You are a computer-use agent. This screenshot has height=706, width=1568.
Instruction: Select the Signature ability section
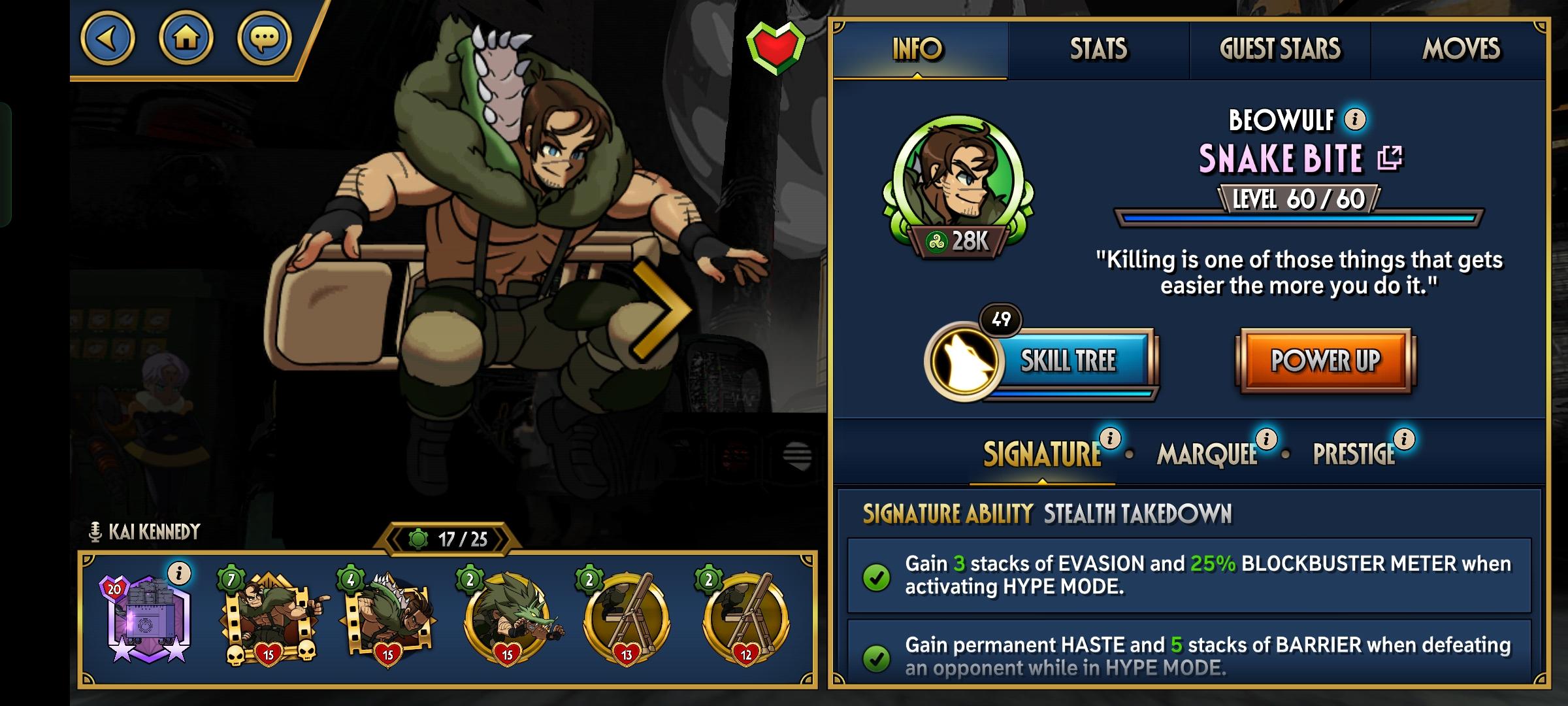click(x=1041, y=454)
